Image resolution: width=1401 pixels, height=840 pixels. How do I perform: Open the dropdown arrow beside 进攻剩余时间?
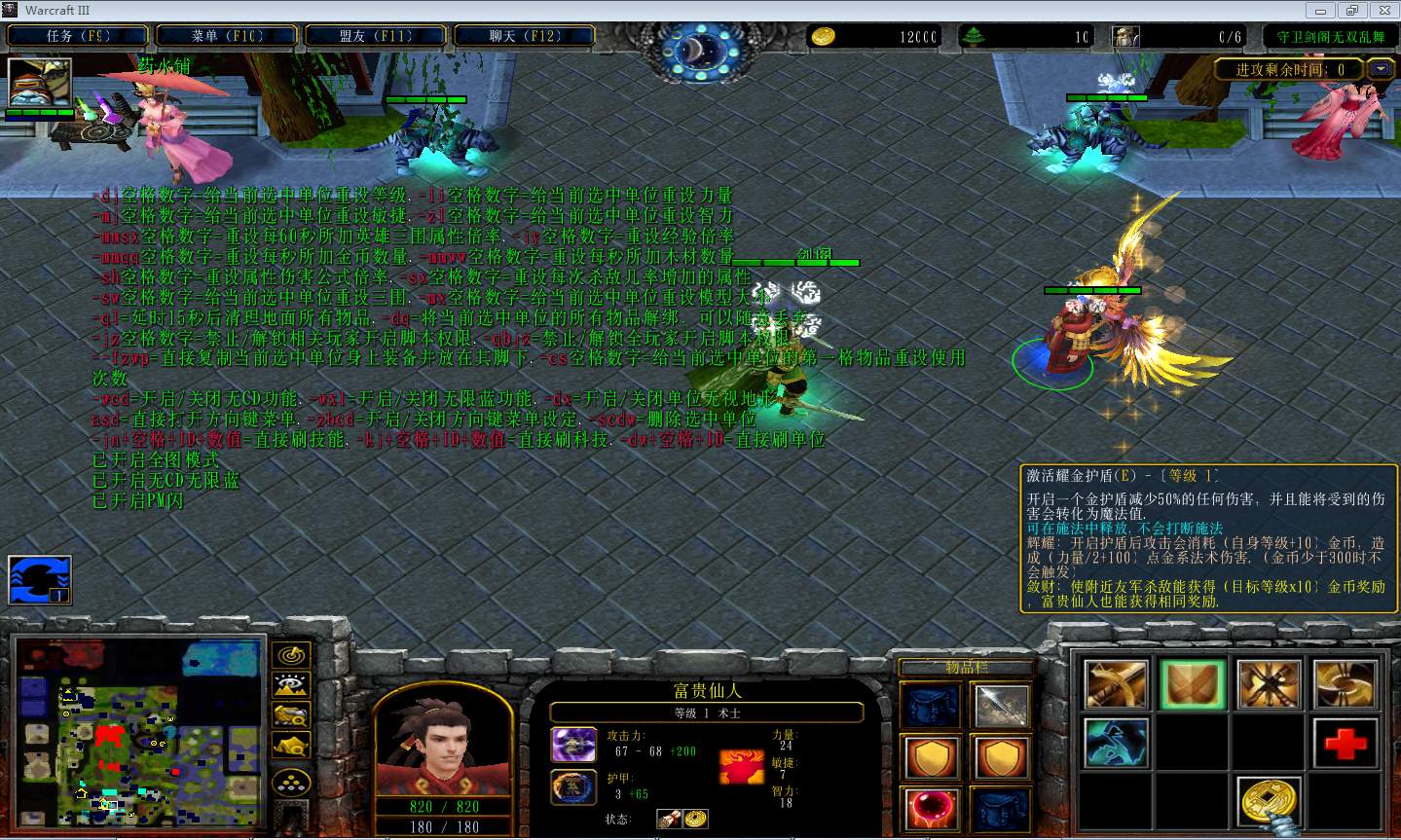1380,69
